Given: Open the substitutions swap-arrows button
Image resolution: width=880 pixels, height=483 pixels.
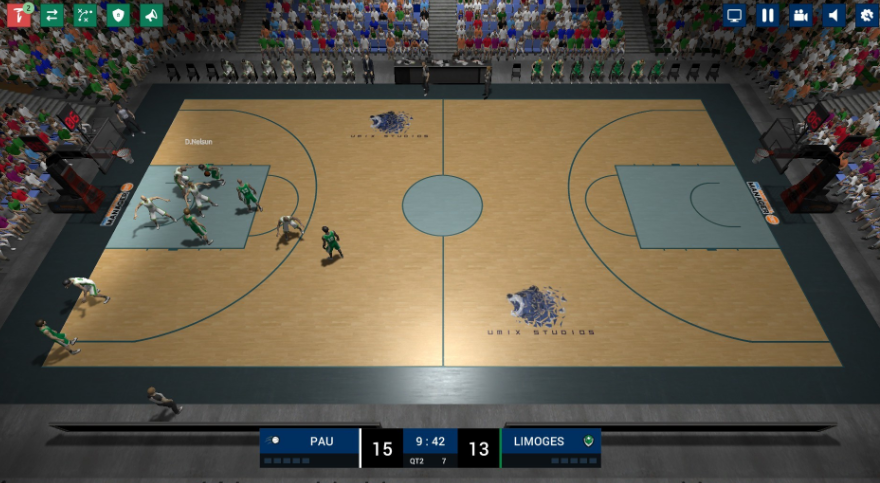Looking at the screenshot, I should click(52, 16).
